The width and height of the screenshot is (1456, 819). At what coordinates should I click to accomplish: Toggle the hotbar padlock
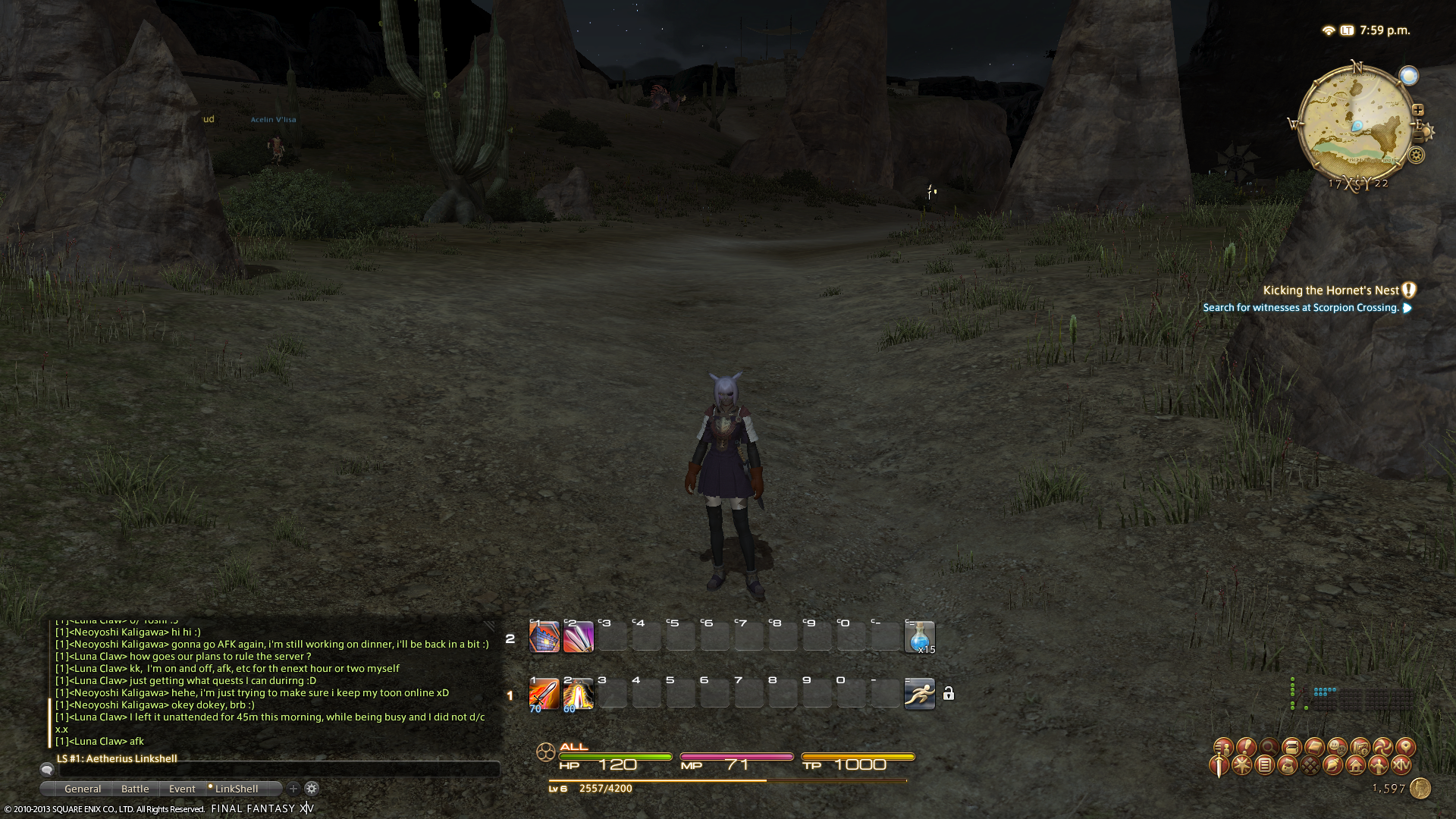click(x=949, y=694)
